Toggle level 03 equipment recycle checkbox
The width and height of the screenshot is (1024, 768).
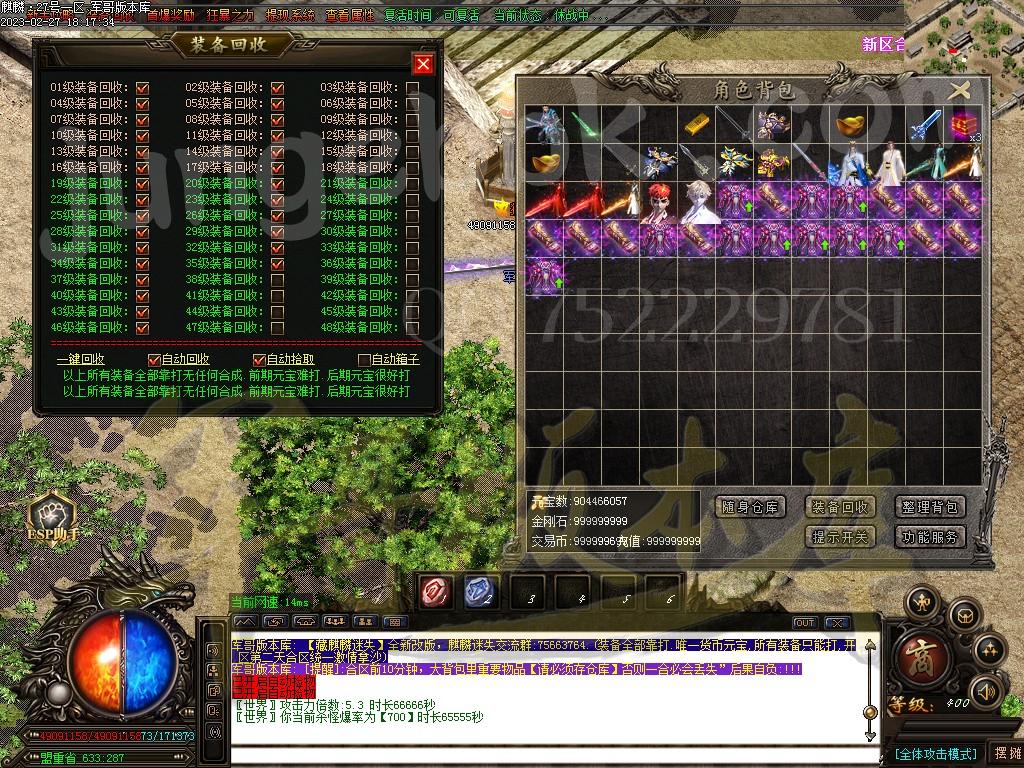pos(412,88)
